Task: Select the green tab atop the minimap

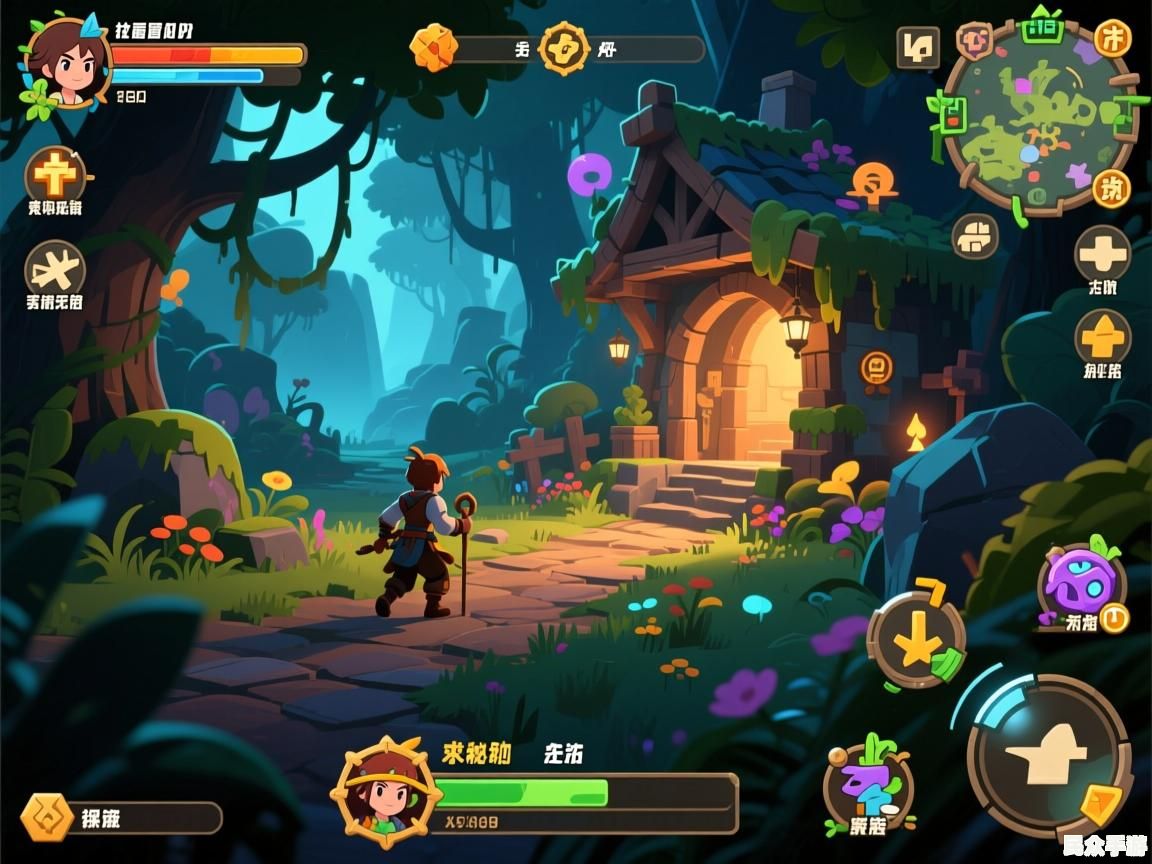Action: (x=1041, y=27)
